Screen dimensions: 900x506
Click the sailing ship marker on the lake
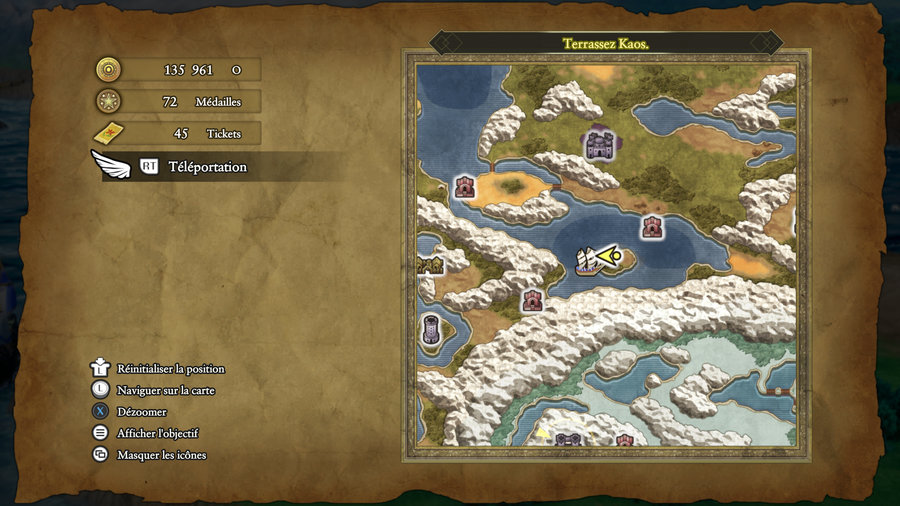pos(589,261)
